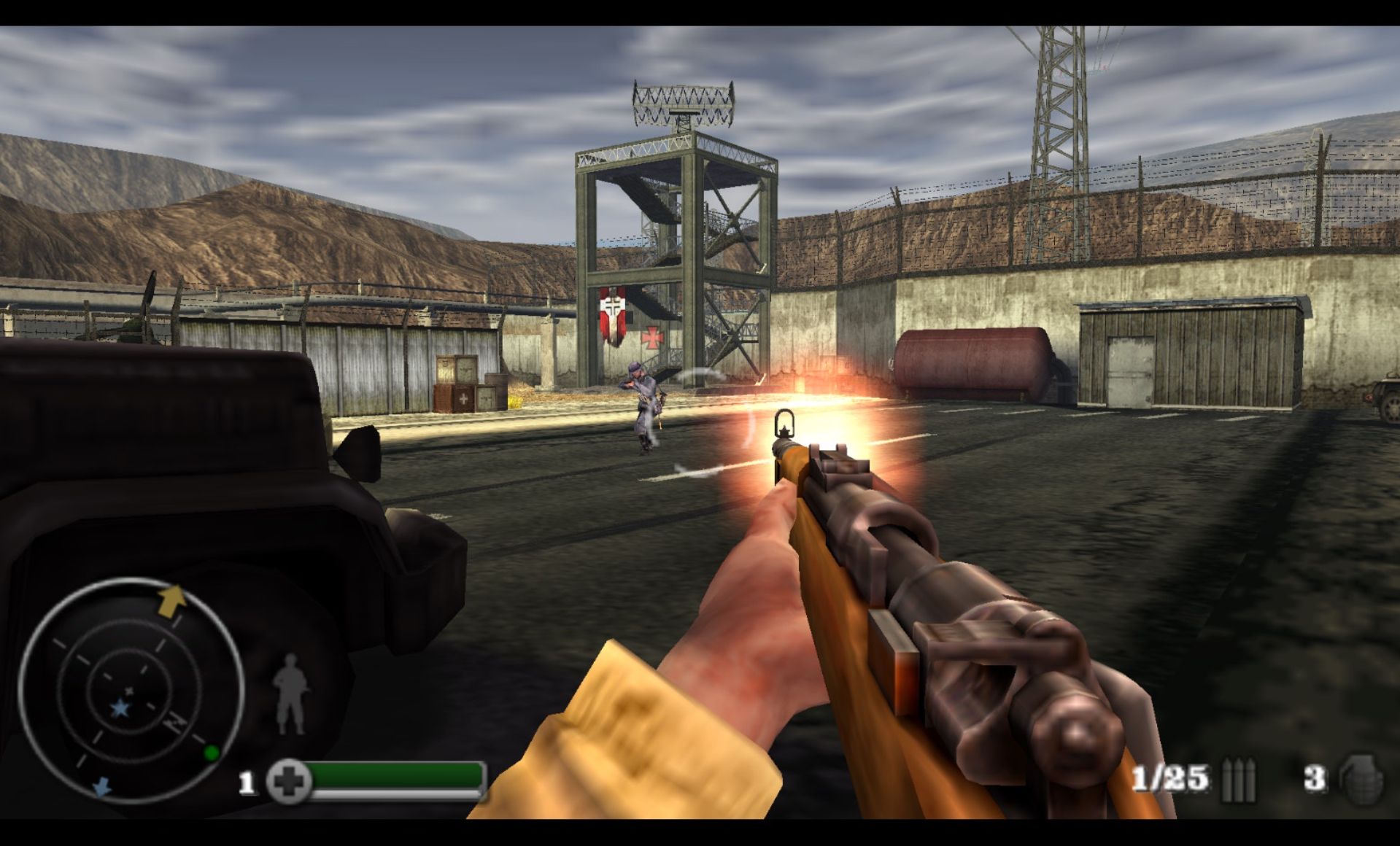Click the circular compass radar
The width and height of the screenshot is (1400, 846).
pos(130,690)
